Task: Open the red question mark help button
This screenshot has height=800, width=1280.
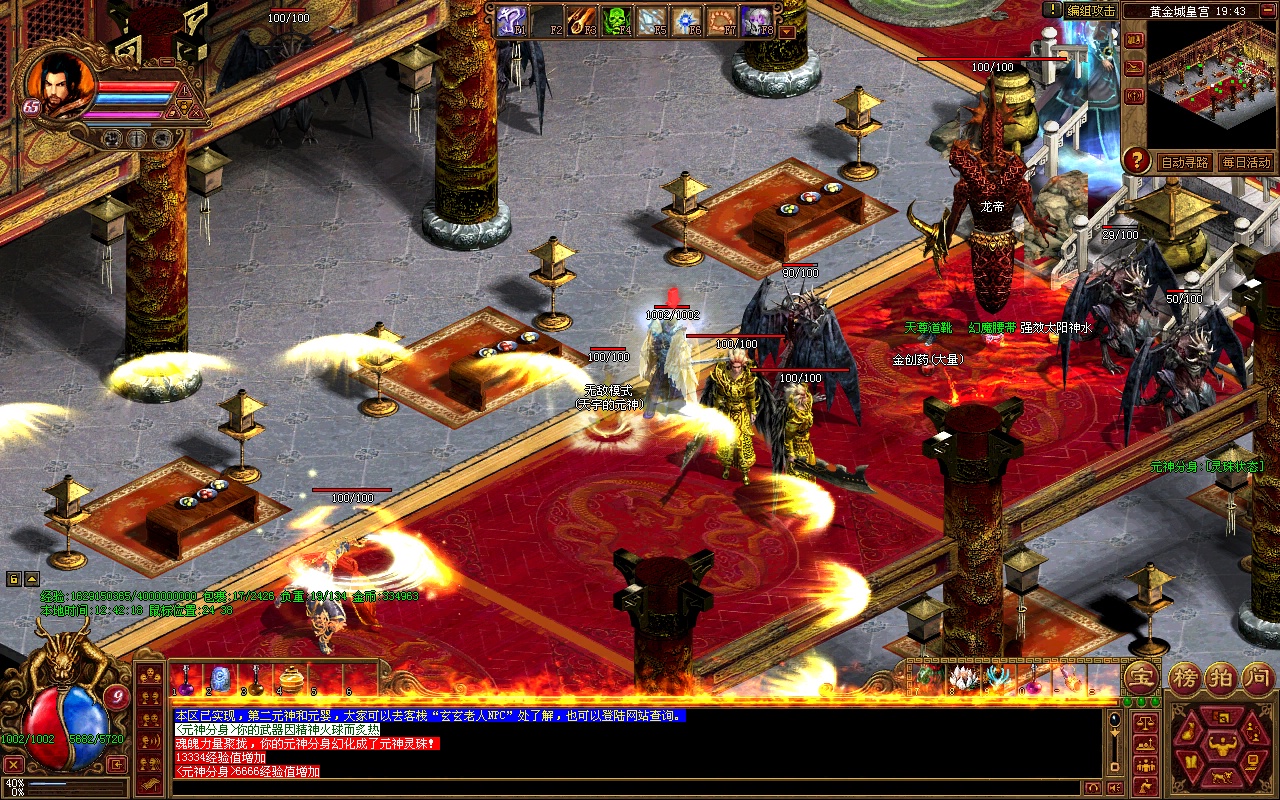Action: tap(1136, 160)
